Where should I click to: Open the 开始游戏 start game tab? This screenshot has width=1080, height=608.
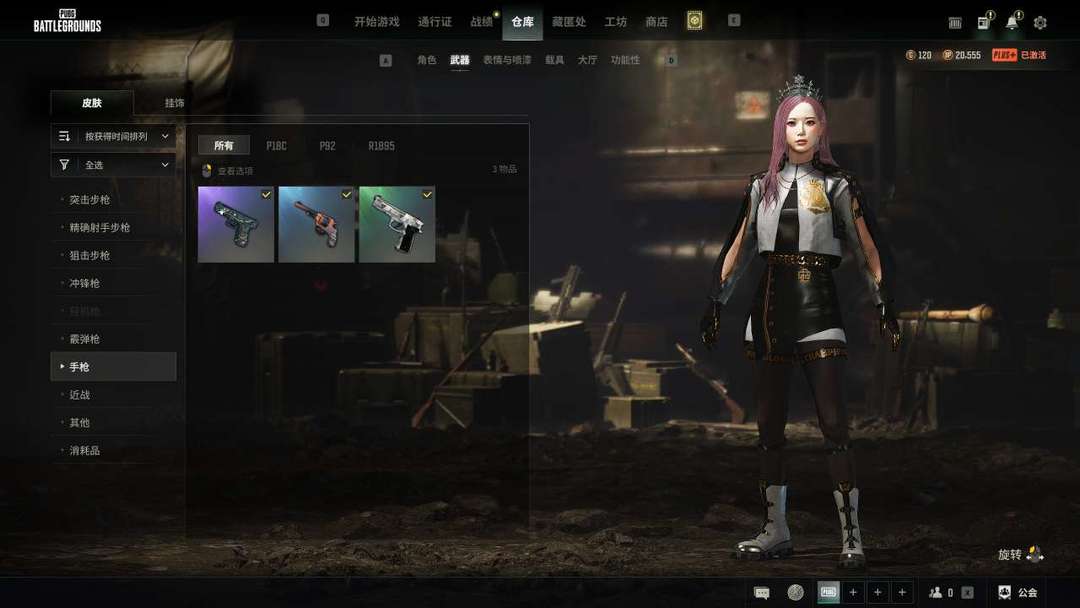point(376,21)
